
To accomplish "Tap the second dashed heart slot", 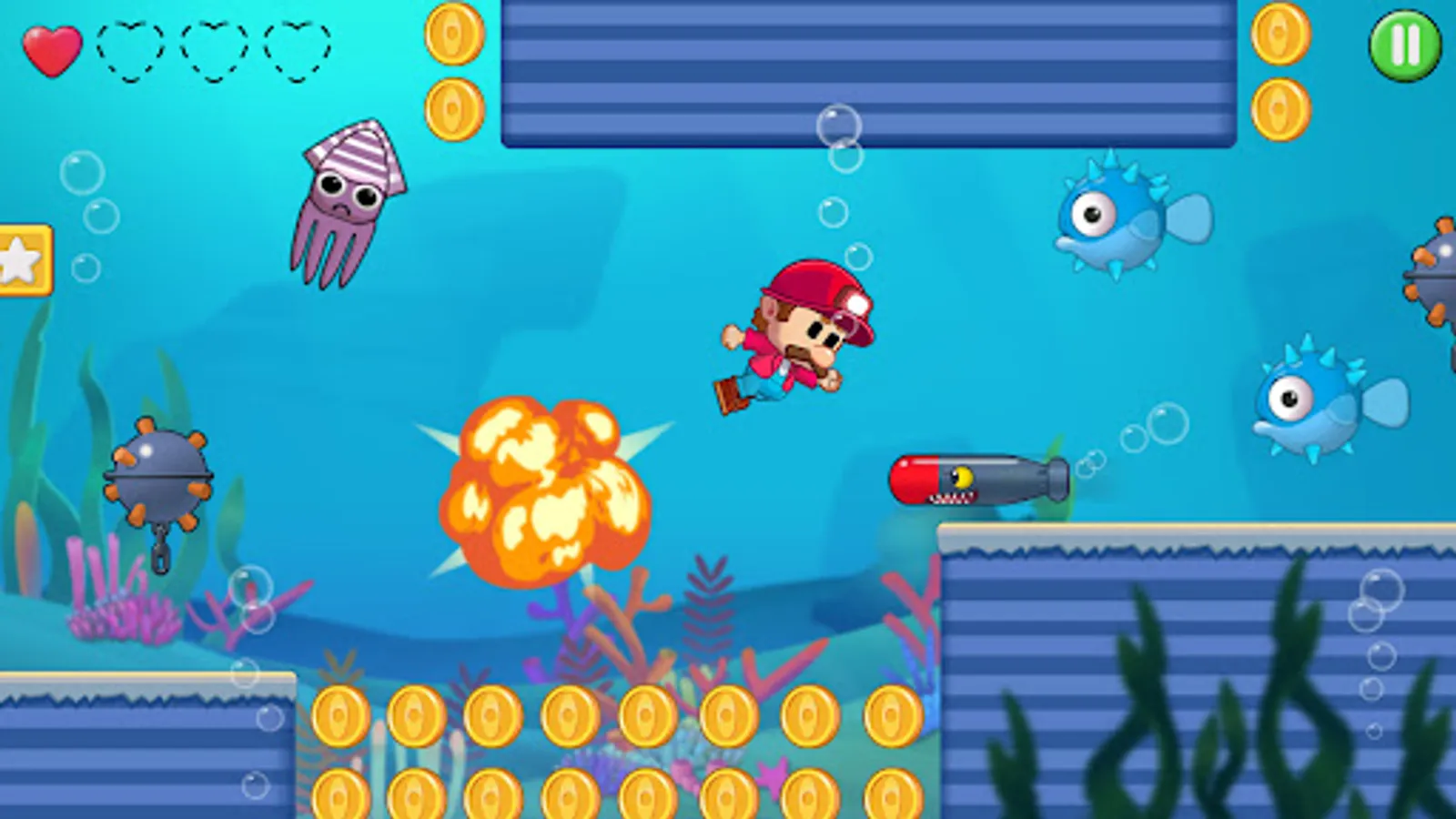I will [x=214, y=50].
